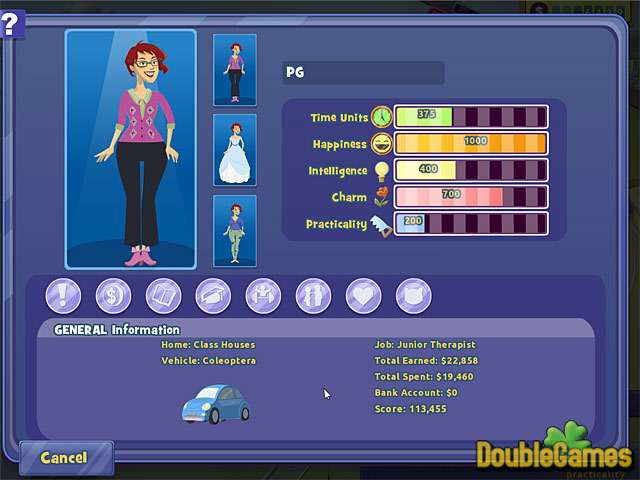Viewport: 640px width, 480px height.
Task: Click the PG player name field
Action: (x=364, y=73)
